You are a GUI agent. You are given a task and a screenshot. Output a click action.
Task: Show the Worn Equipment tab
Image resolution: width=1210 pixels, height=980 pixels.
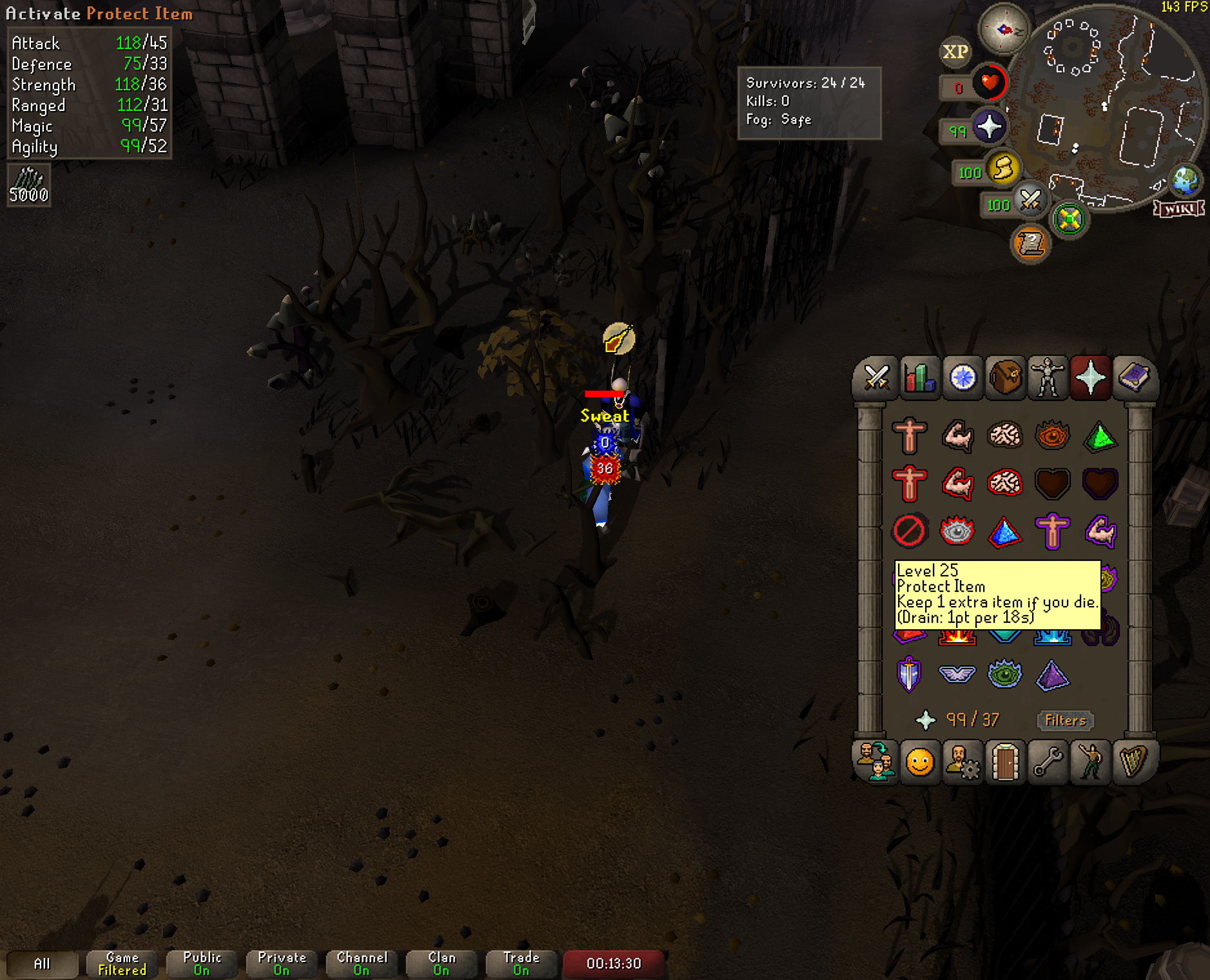[1048, 378]
